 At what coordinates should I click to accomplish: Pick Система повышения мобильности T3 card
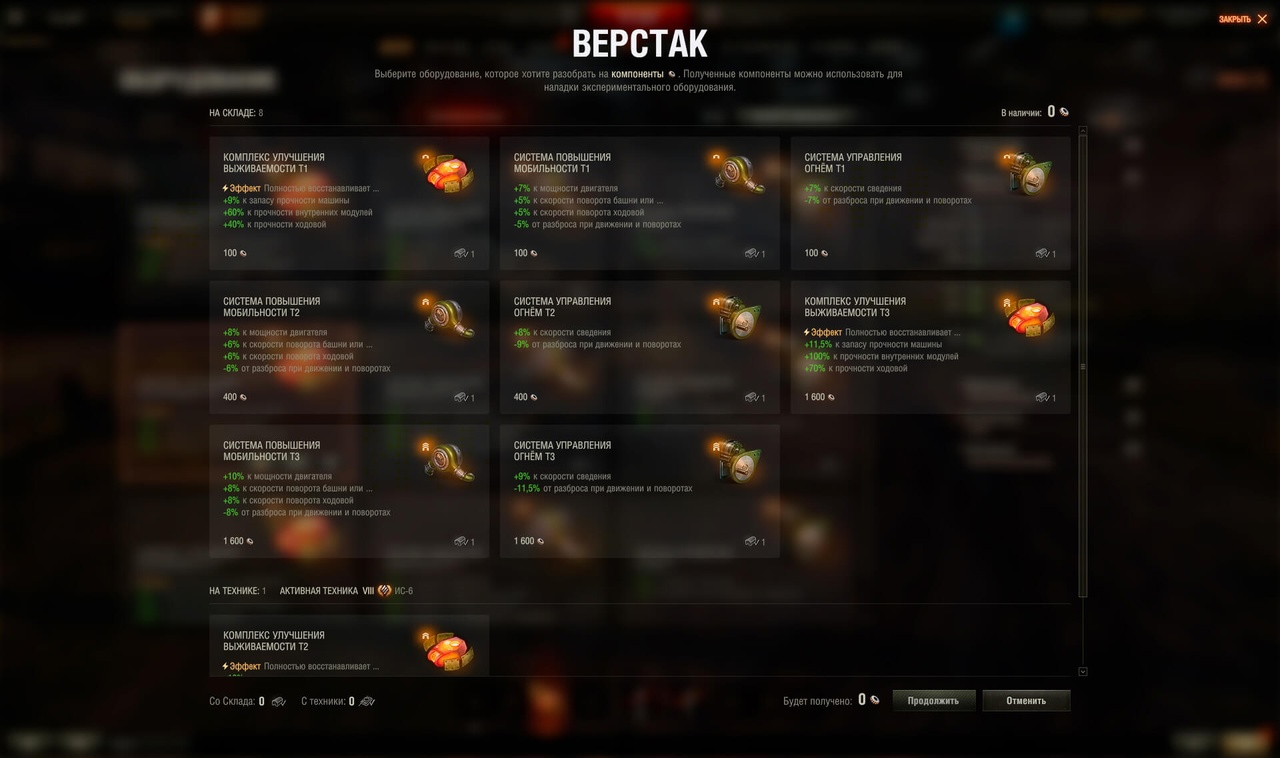pos(349,491)
